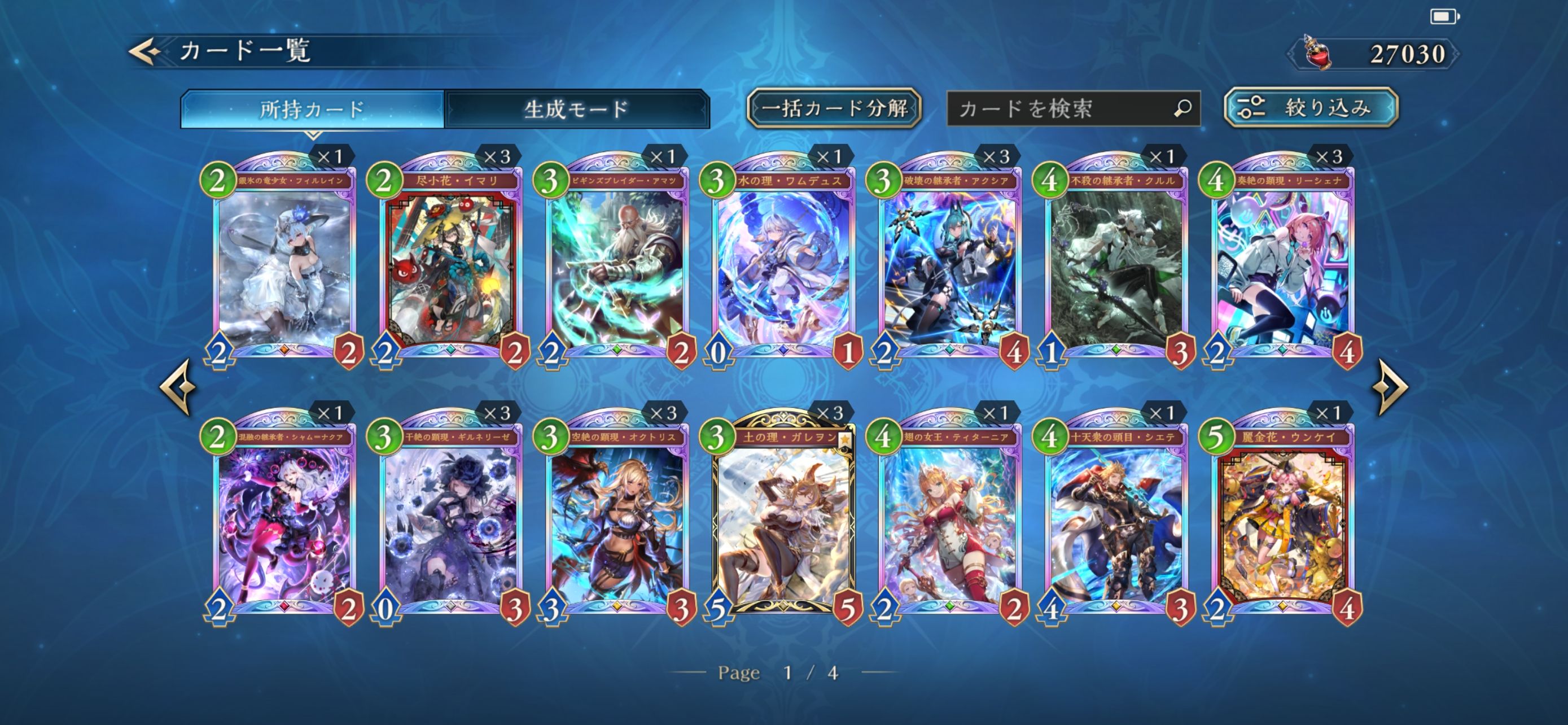The image size is (1568, 725).
Task: Open the 絞り込み filter menu
Action: point(1311,108)
